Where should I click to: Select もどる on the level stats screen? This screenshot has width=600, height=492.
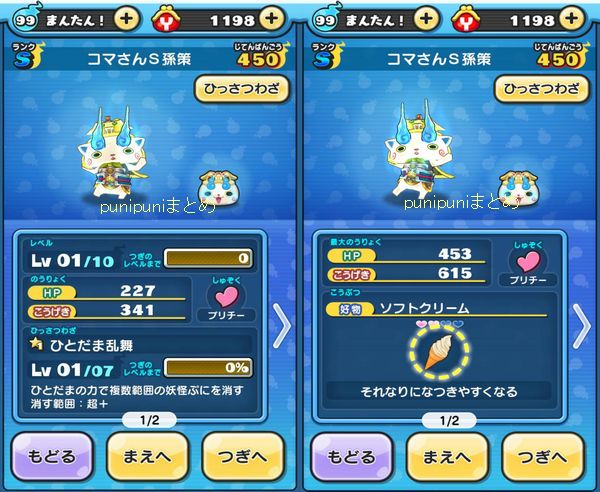pyautogui.click(x=50, y=454)
